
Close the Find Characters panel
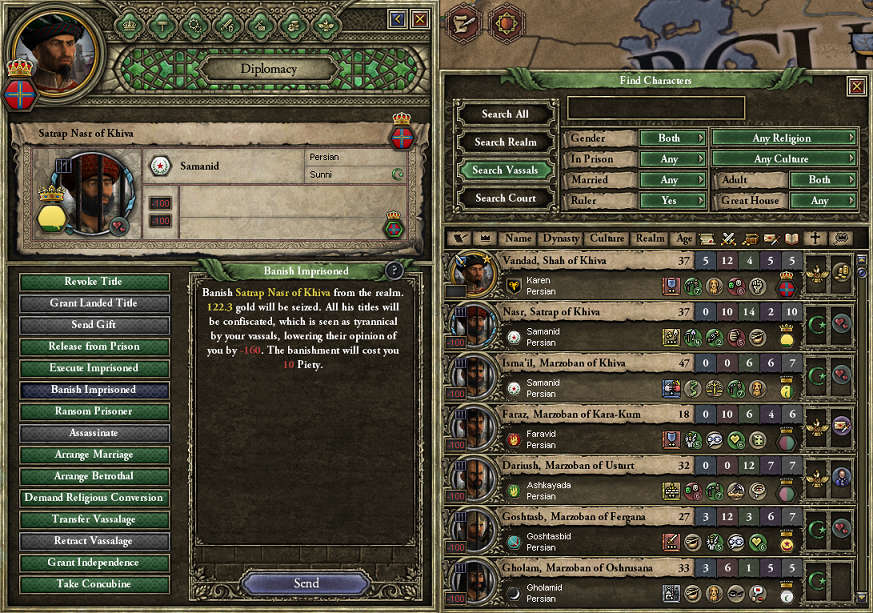click(857, 87)
